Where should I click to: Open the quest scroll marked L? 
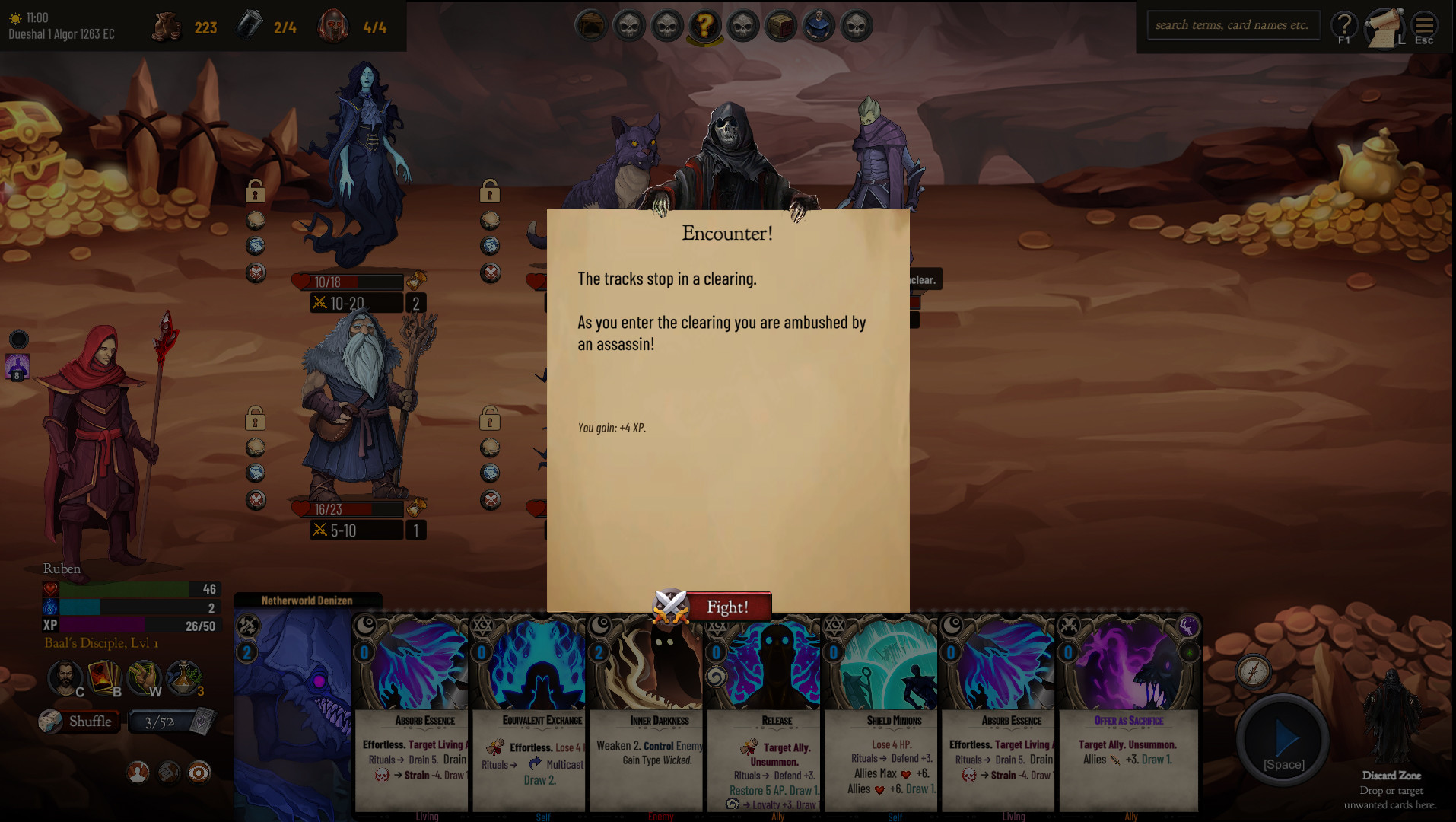[1384, 25]
